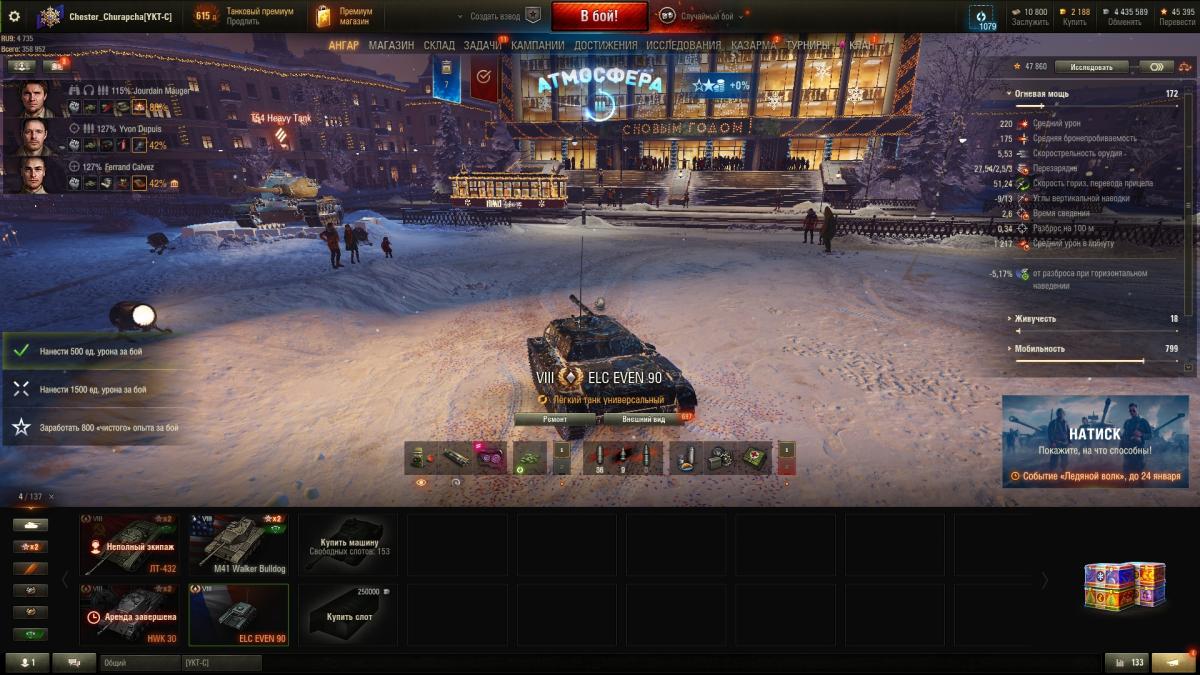Open Внешний вид tank customization
Image resolution: width=1200 pixels, height=675 pixels.
[x=644, y=419]
